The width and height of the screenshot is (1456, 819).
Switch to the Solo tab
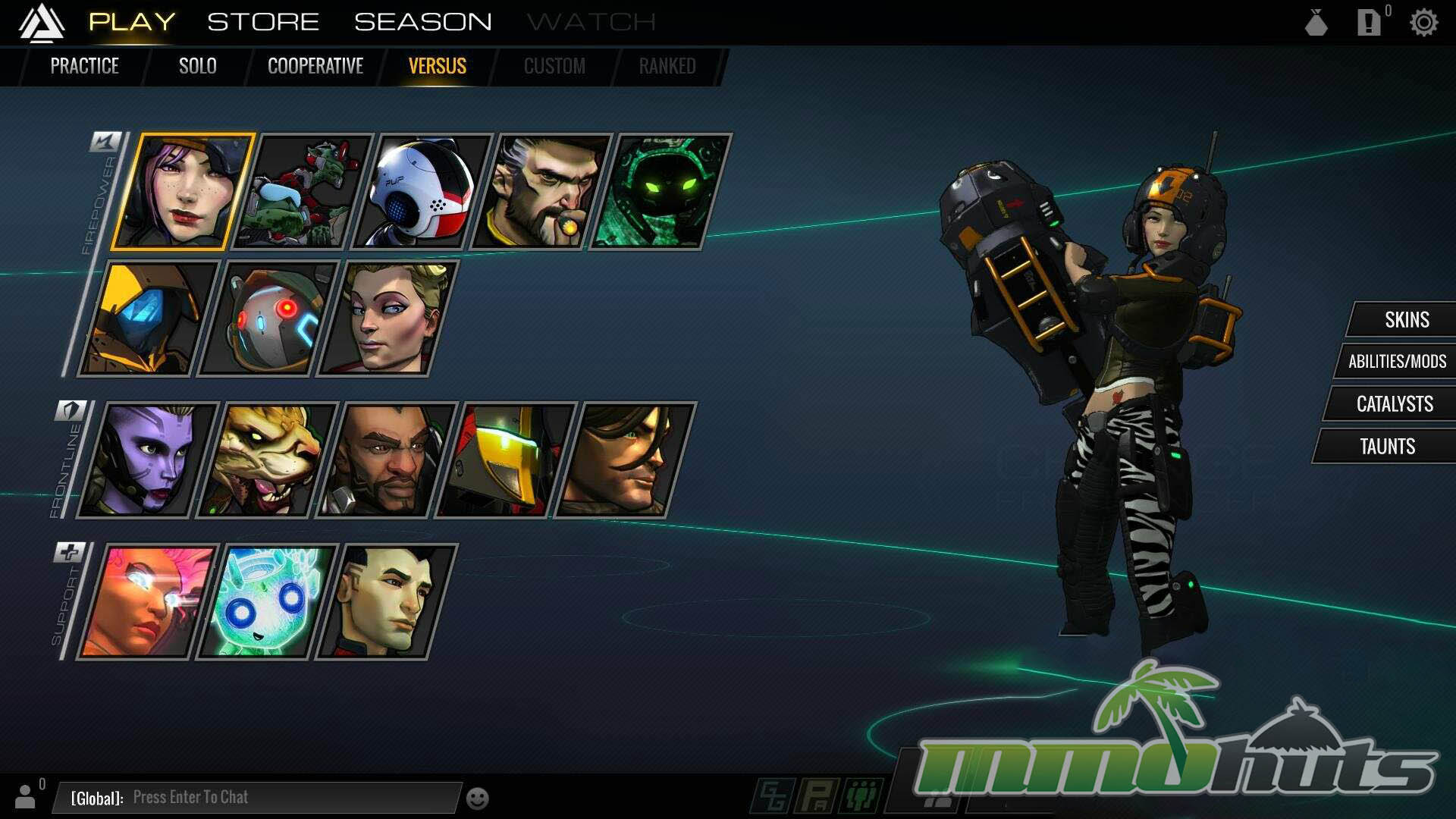point(198,66)
